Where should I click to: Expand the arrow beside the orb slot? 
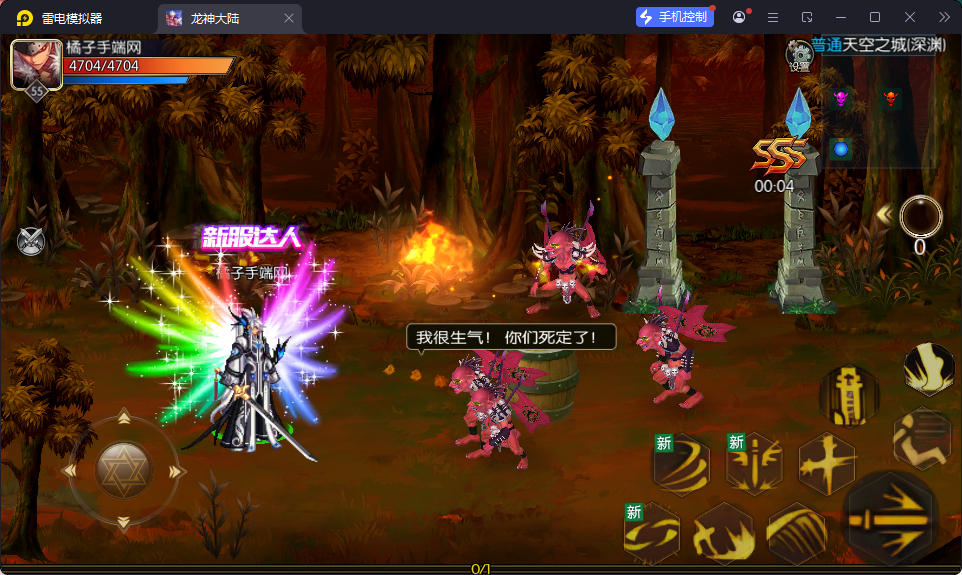coord(883,214)
